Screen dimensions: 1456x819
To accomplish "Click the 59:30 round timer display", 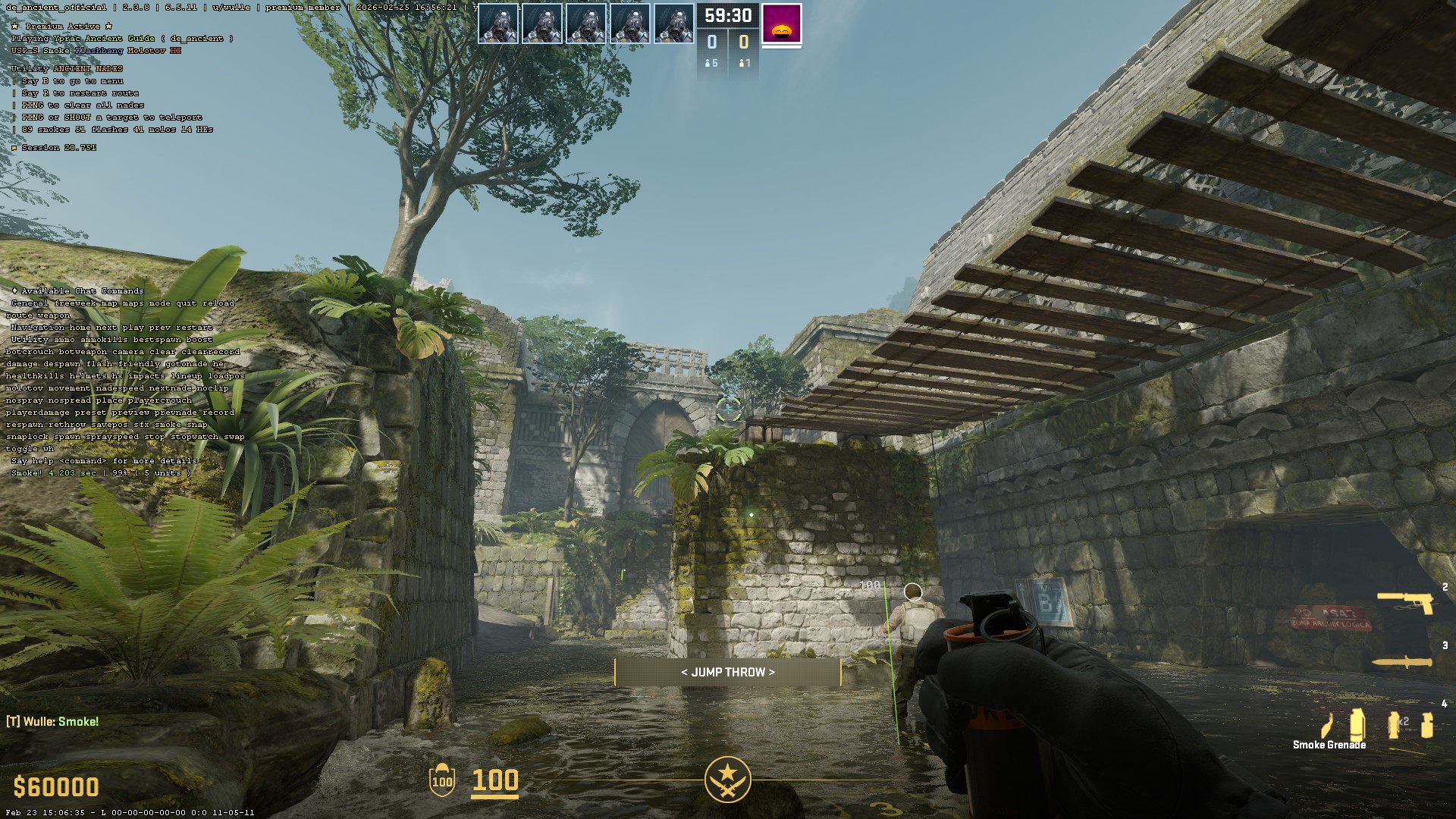I will click(x=728, y=14).
